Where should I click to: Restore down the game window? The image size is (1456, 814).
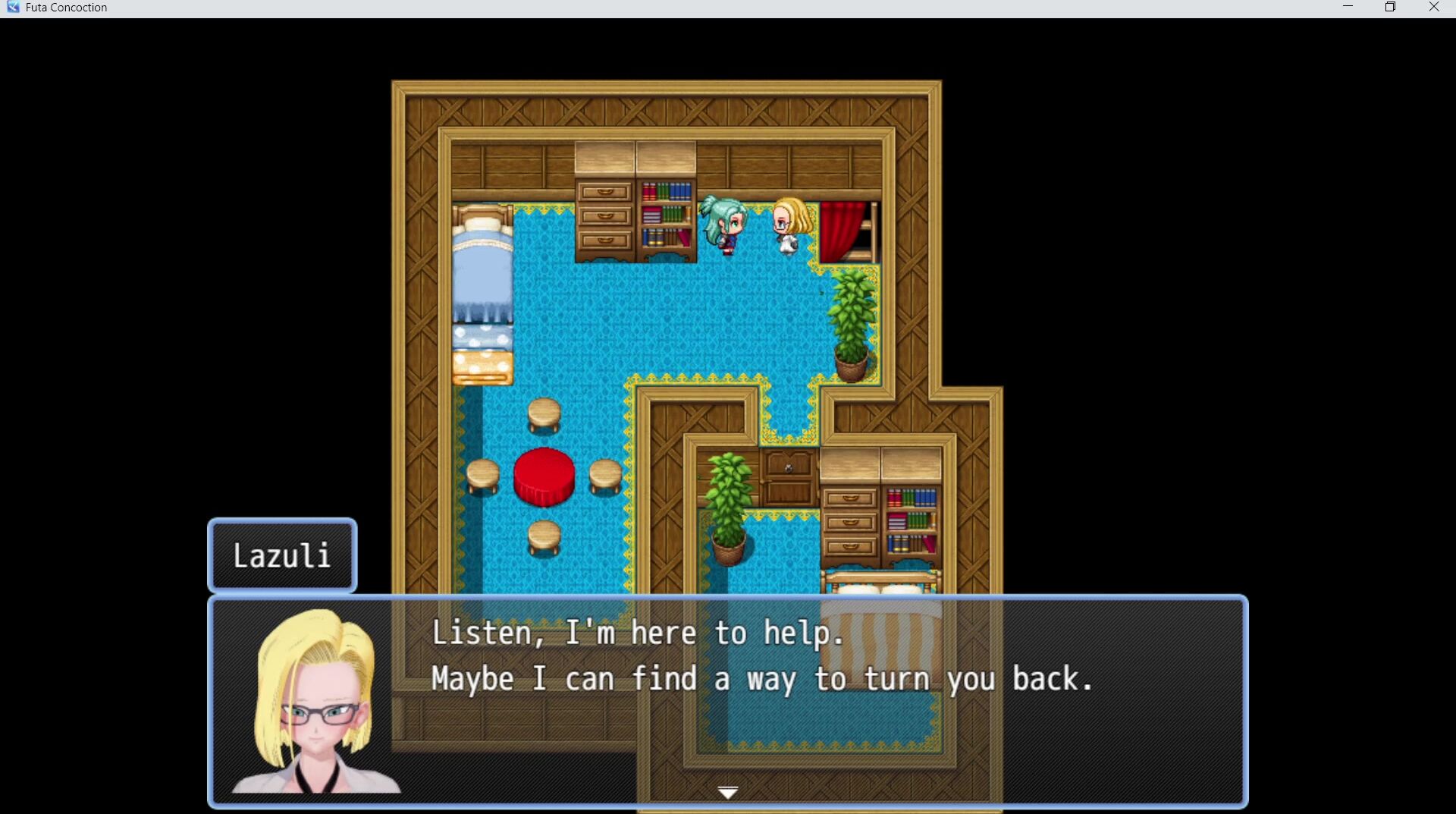[1390, 8]
